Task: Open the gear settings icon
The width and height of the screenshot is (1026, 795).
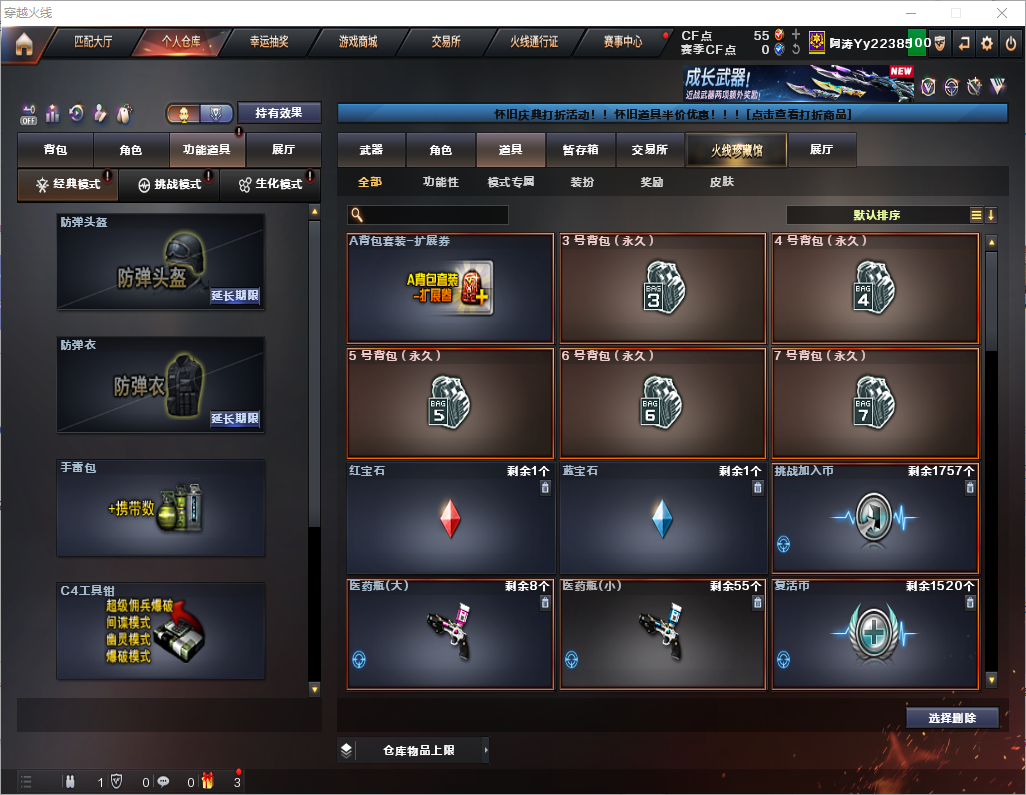Action: click(x=987, y=43)
